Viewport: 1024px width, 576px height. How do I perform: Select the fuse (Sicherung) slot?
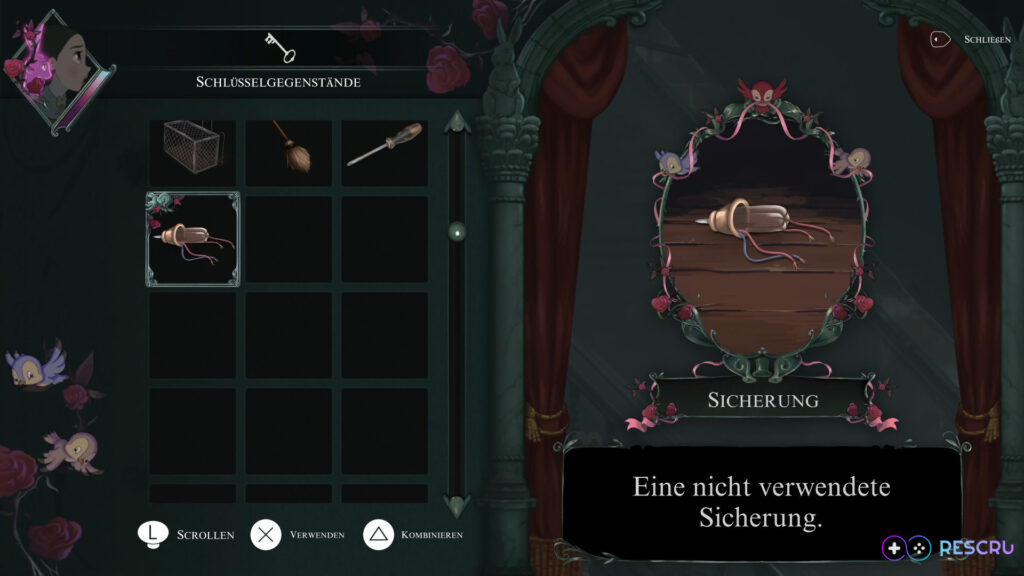pyautogui.click(x=193, y=240)
